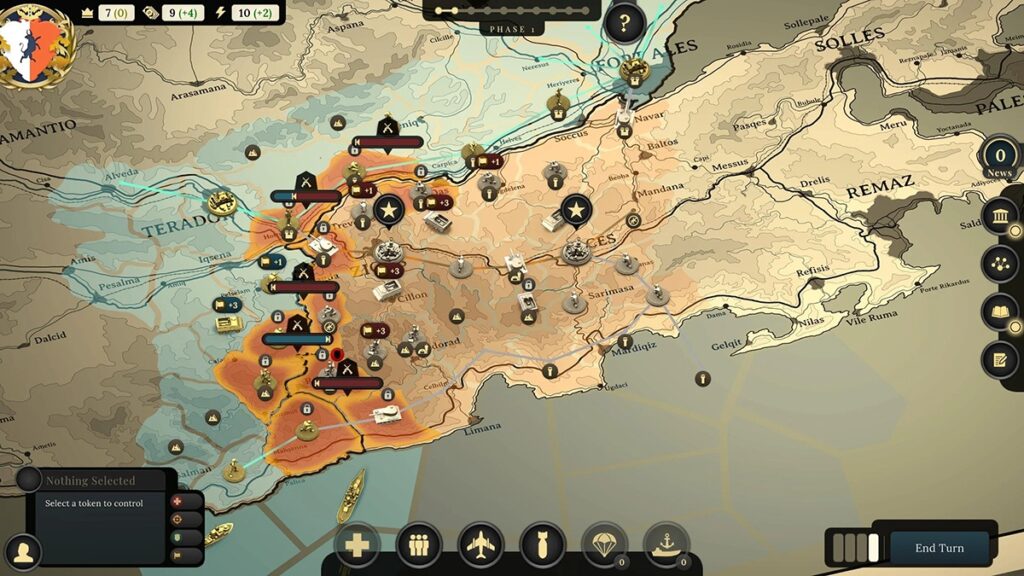Open the question mark help button
The height and width of the screenshot is (576, 1024).
pyautogui.click(x=624, y=22)
